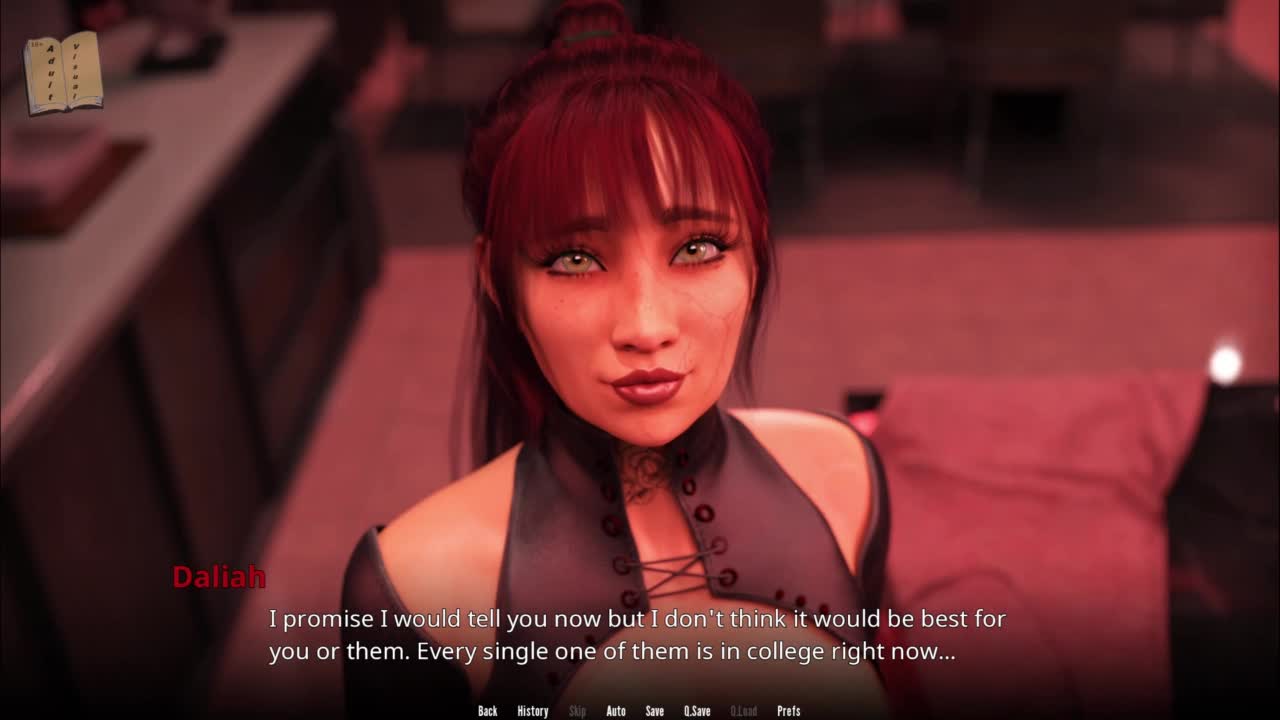Go Back to the previous line
This screenshot has height=720, width=1280.
point(487,711)
